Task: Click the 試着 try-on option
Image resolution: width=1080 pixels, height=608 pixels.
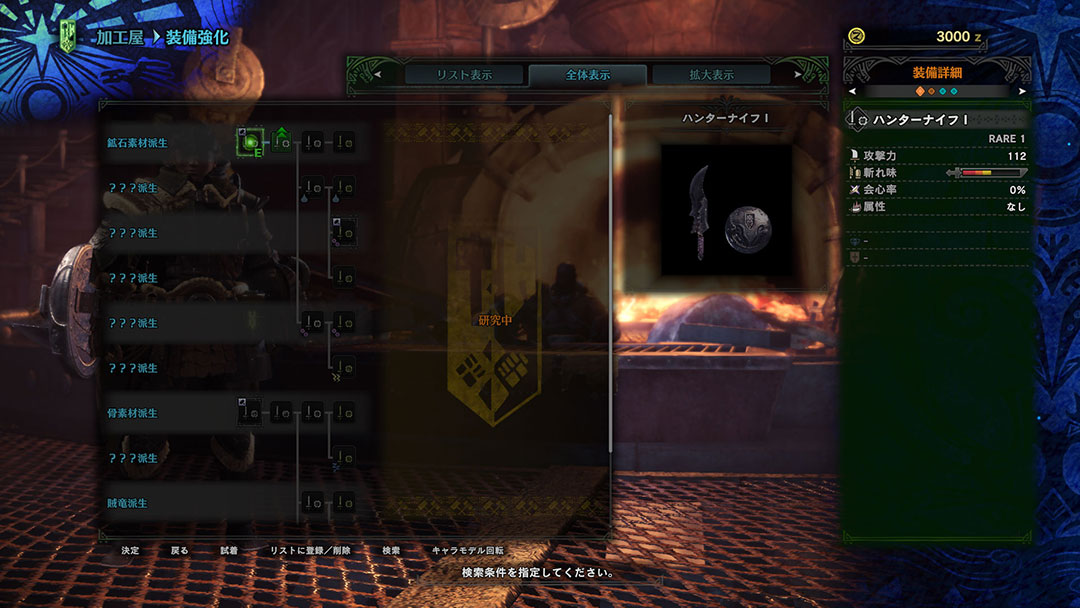Action: coord(229,551)
